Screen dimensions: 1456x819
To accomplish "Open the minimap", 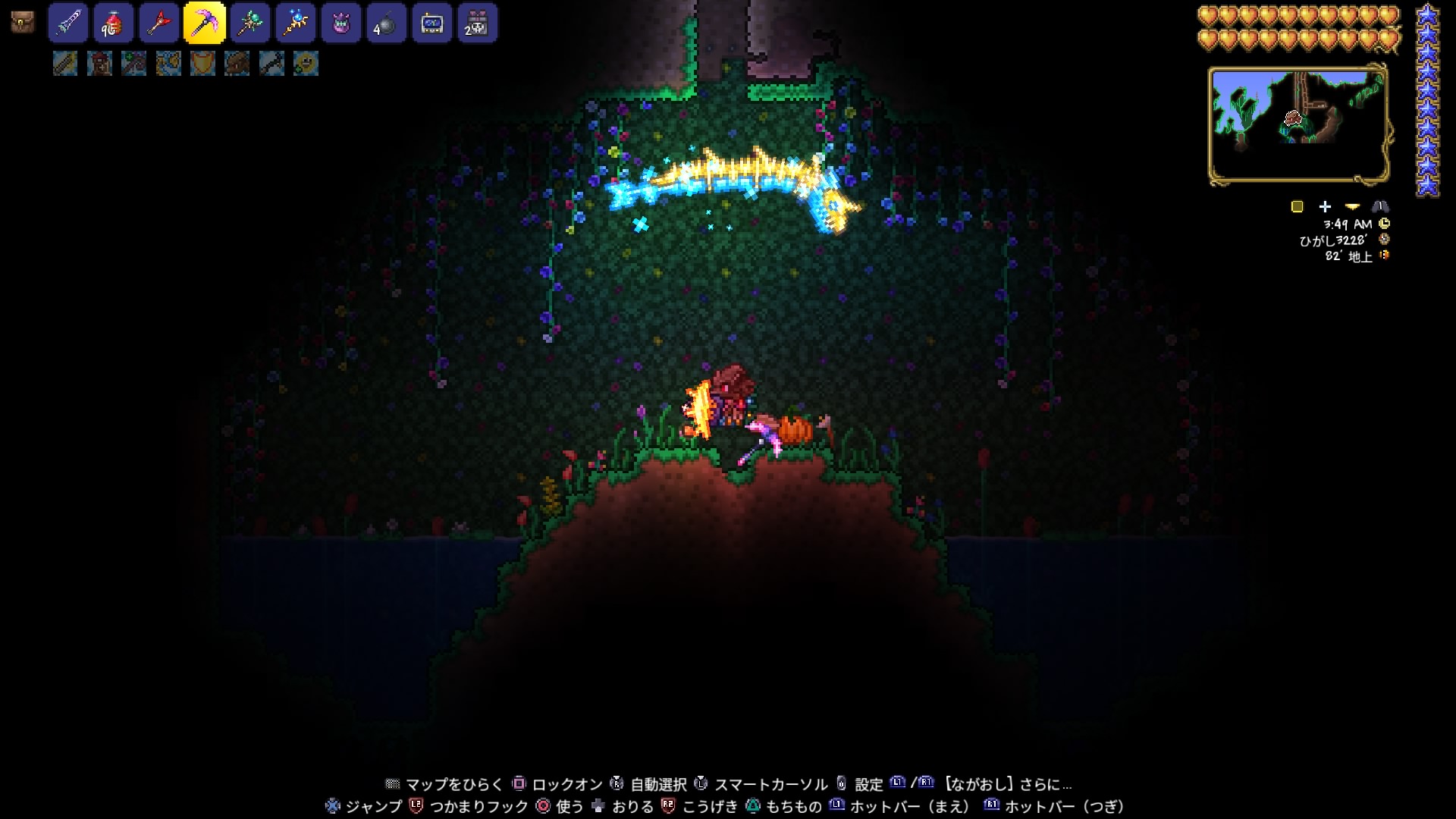I will point(1298,125).
